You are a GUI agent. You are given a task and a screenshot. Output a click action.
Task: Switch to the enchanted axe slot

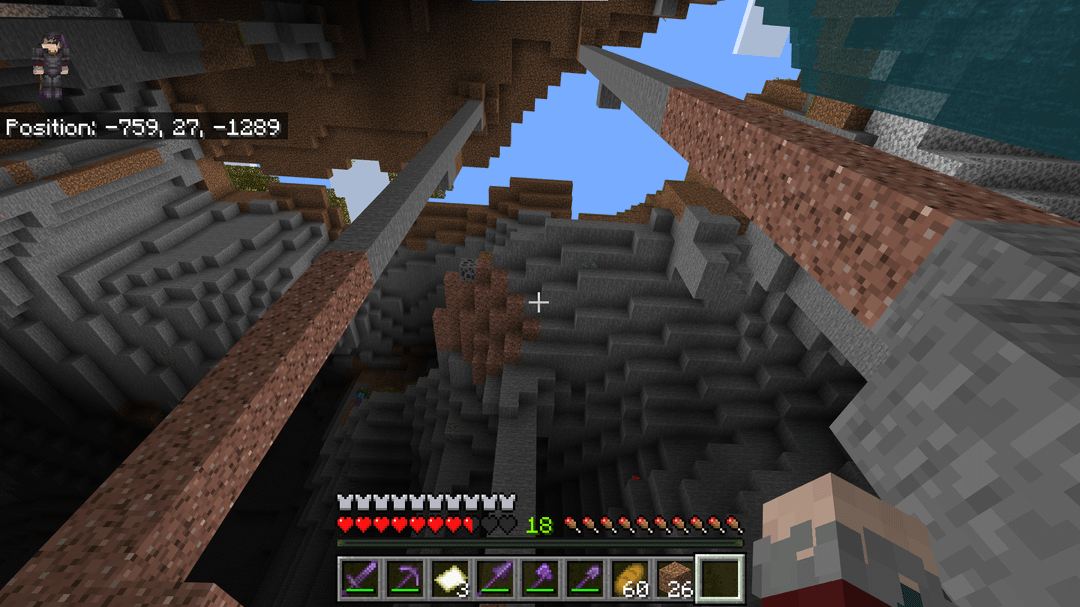tap(539, 579)
